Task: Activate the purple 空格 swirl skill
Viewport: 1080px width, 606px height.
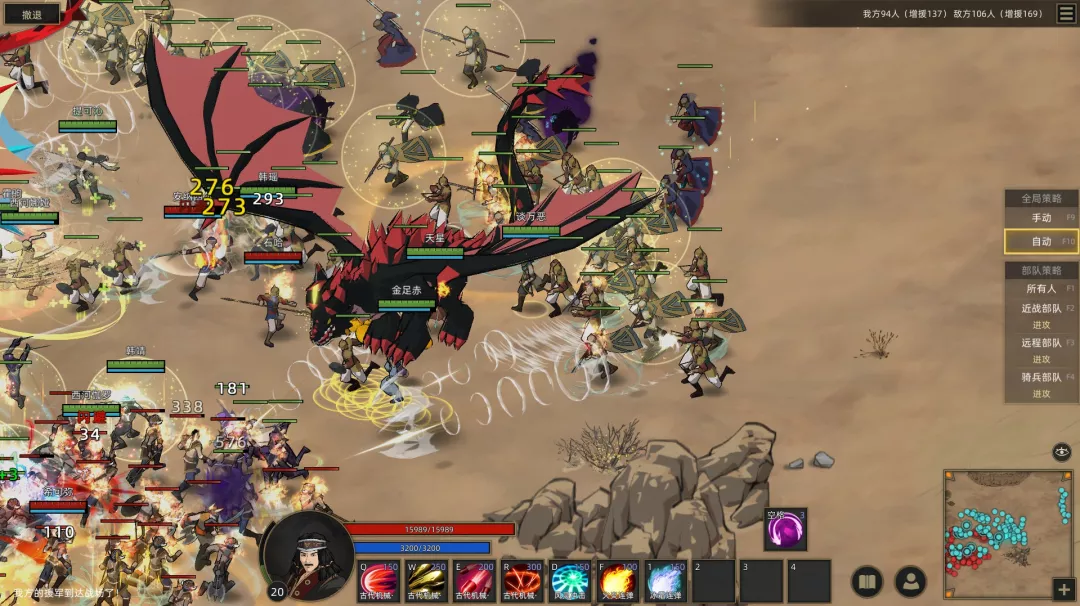Action: pyautogui.click(x=785, y=530)
